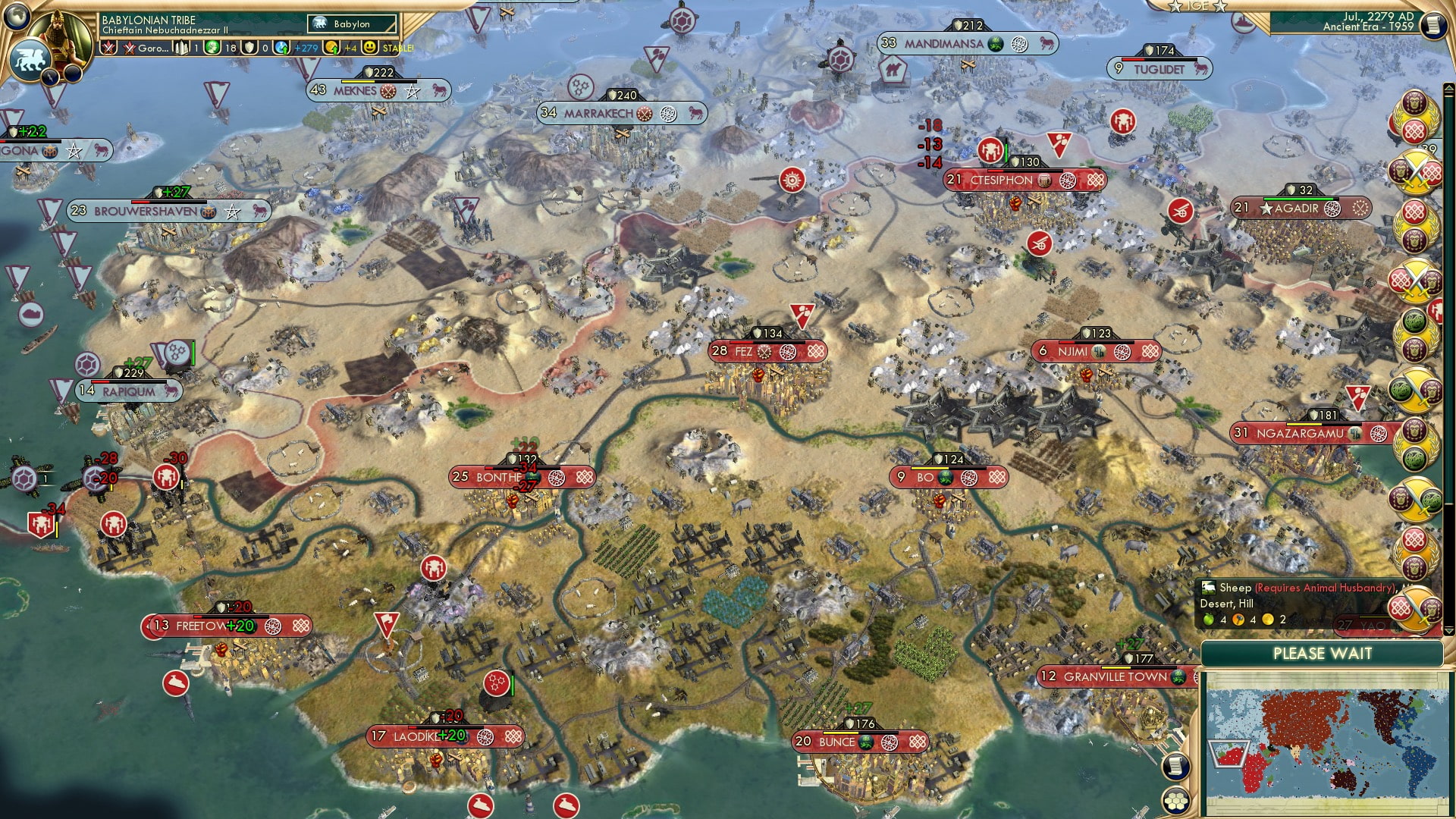The image size is (1456, 819).
Task: Click the PLEASE WAIT button
Action: [1323, 653]
